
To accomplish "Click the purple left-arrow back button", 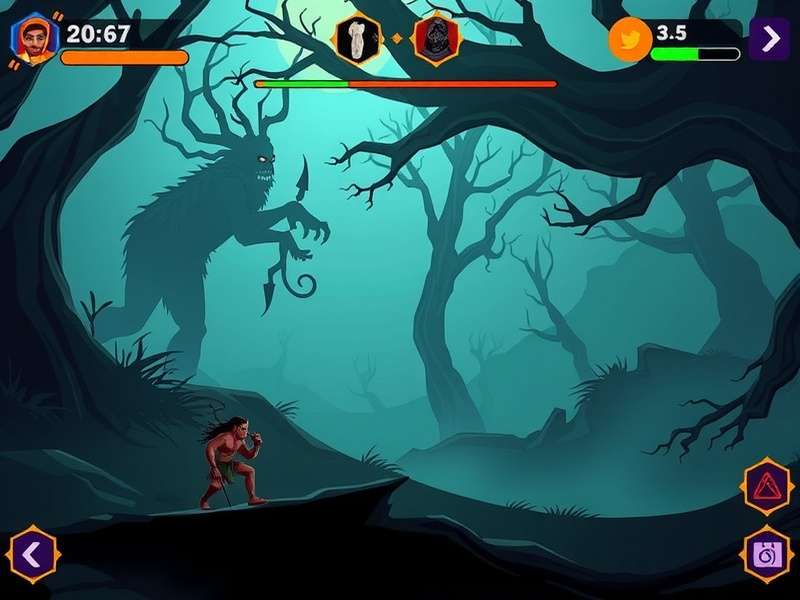I will tap(33, 553).
